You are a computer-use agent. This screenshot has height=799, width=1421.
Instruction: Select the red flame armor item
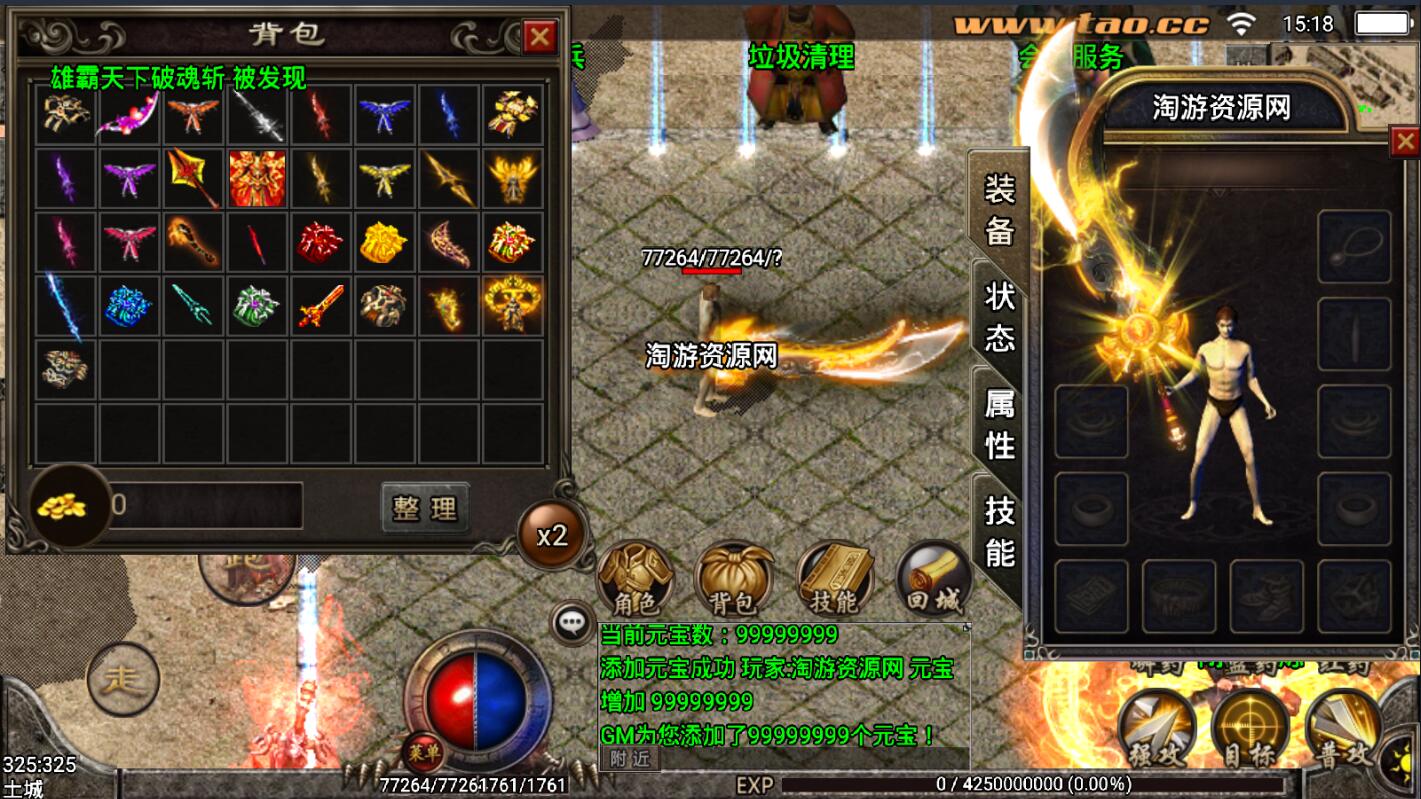pyautogui.click(x=257, y=178)
